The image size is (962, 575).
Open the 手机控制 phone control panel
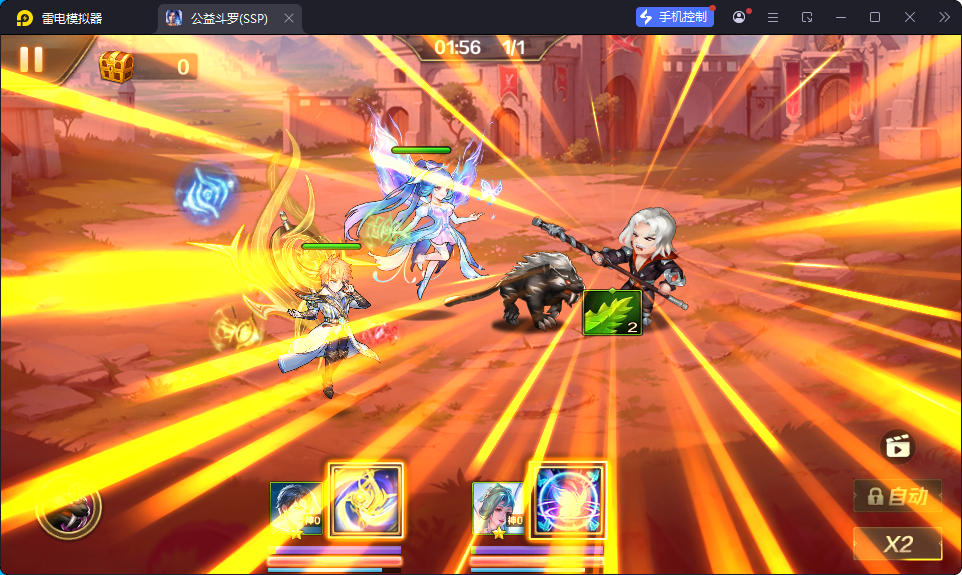pyautogui.click(x=675, y=17)
